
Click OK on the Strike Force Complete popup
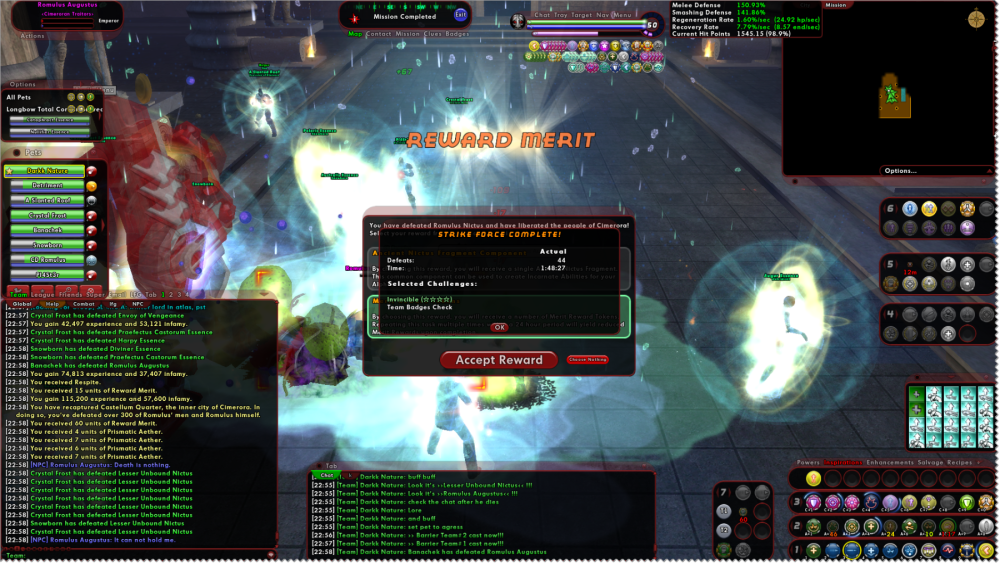click(499, 327)
